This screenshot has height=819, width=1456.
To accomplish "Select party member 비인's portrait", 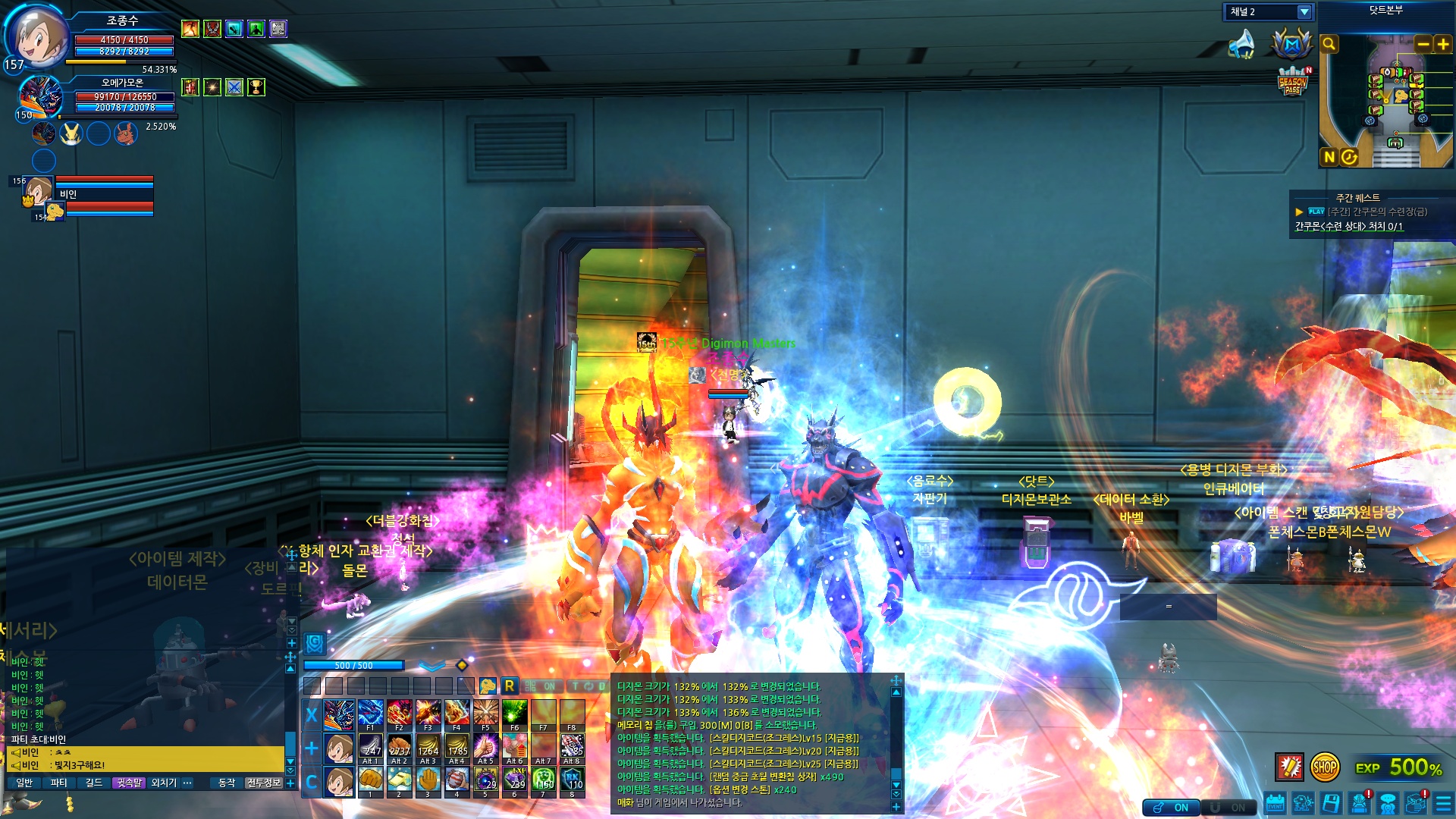I will pos(38,190).
